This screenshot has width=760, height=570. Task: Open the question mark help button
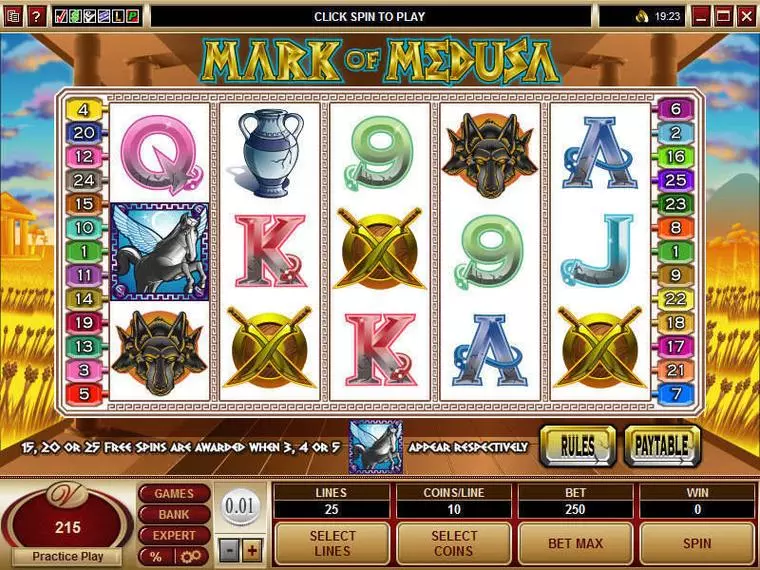37,16
